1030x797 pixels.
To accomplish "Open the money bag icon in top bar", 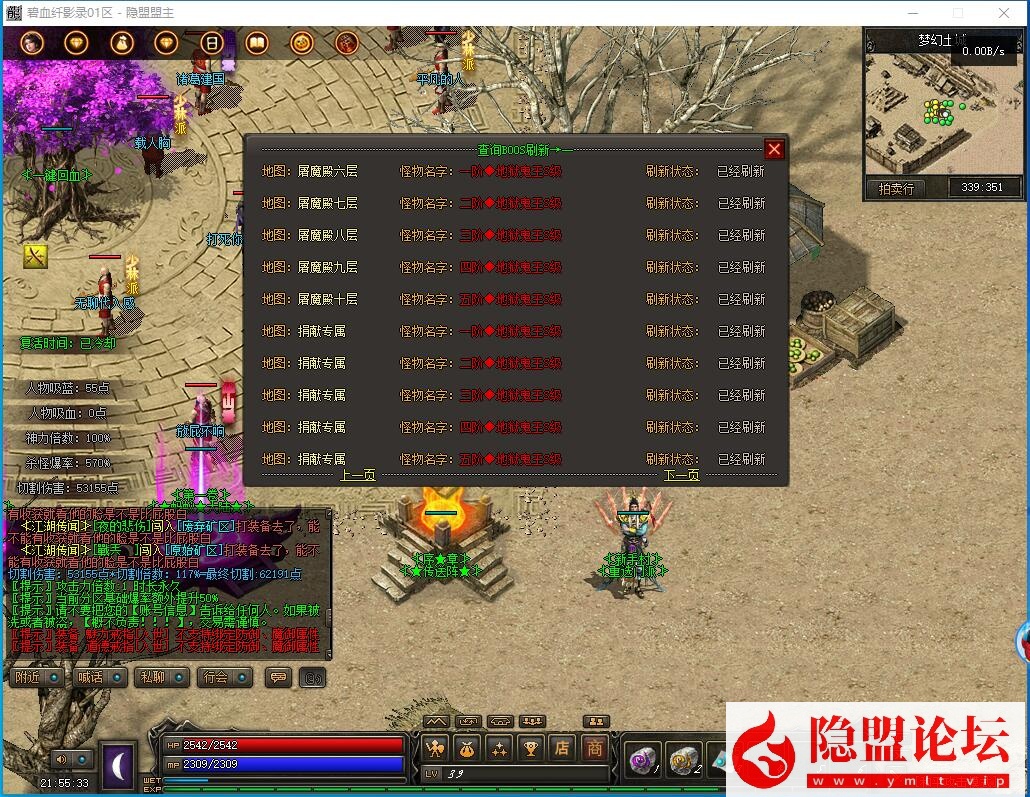I will (121, 43).
